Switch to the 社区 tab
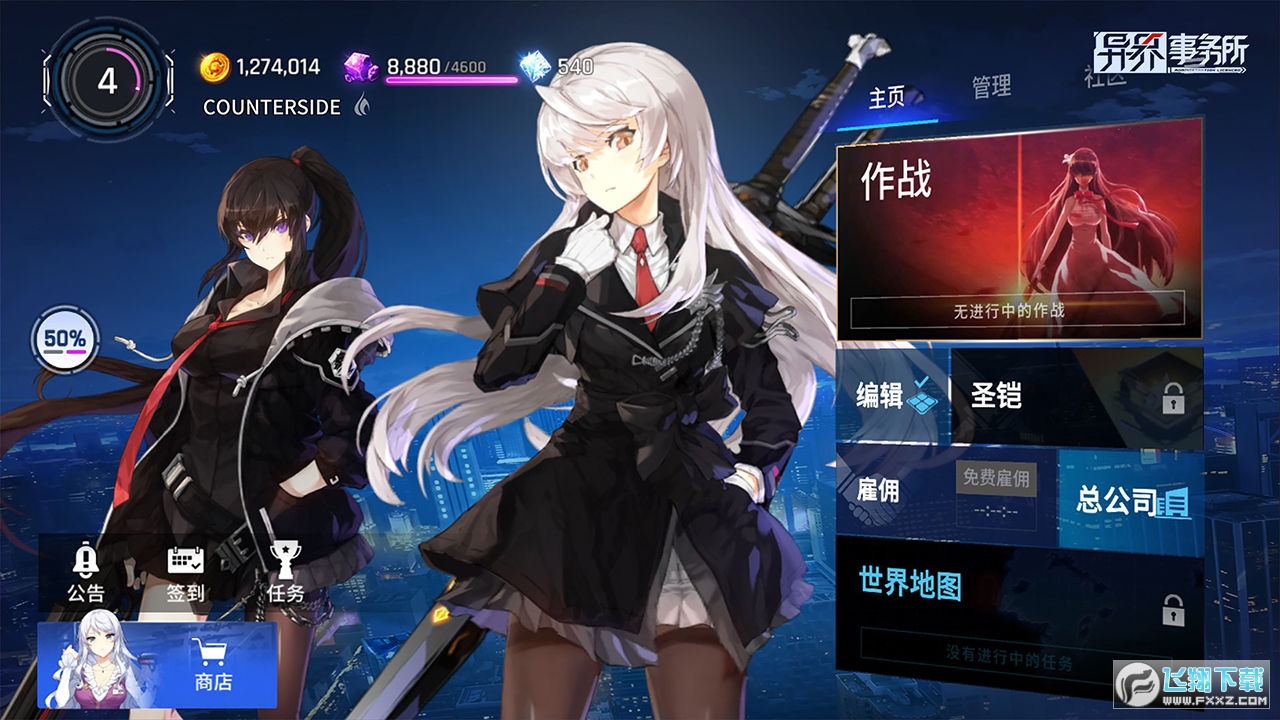The height and width of the screenshot is (720, 1280). tap(1104, 76)
